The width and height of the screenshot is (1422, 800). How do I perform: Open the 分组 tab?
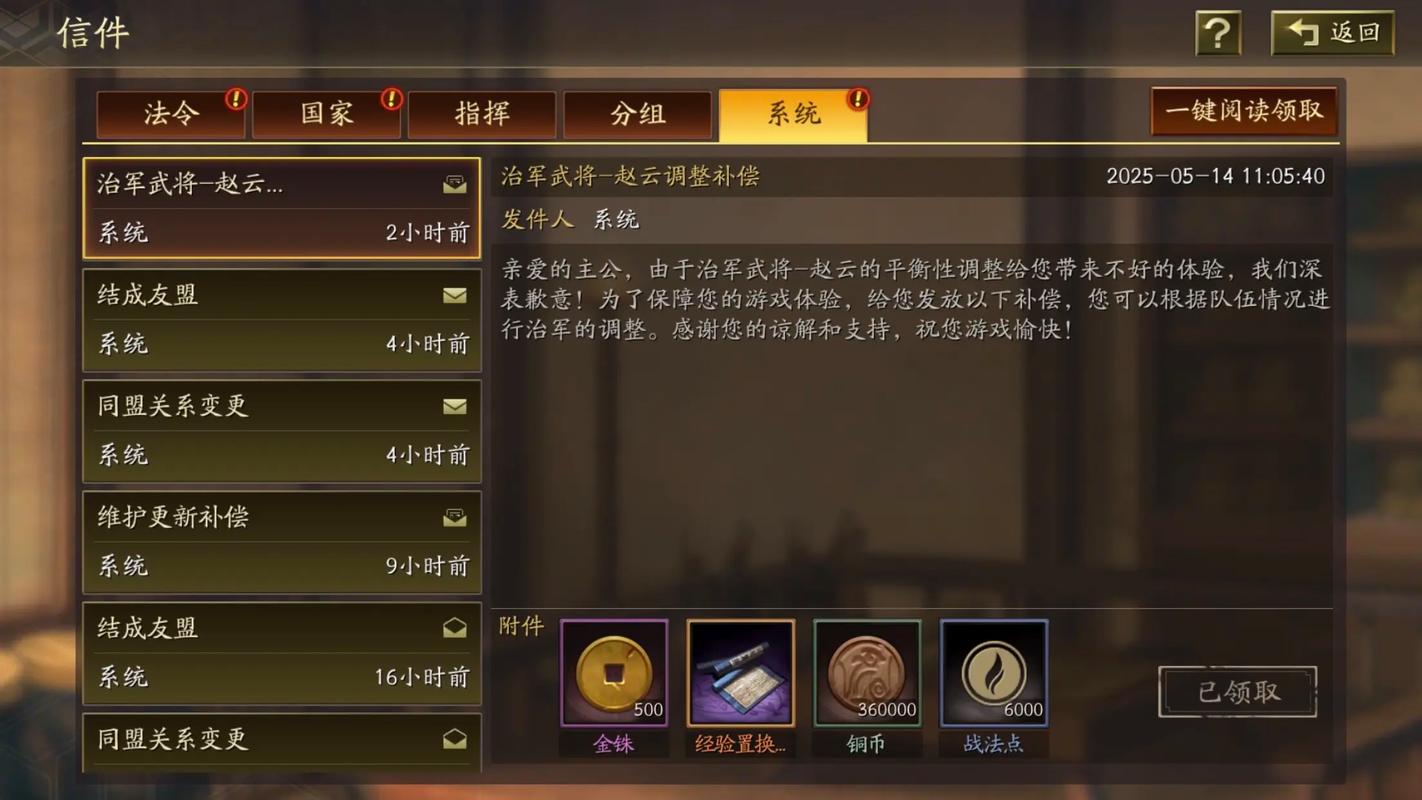(x=638, y=114)
